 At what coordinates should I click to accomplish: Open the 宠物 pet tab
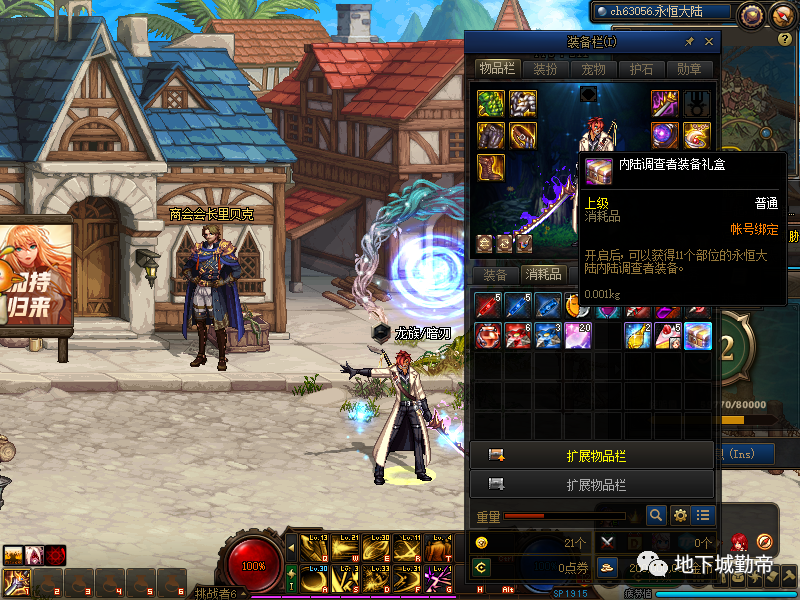593,69
